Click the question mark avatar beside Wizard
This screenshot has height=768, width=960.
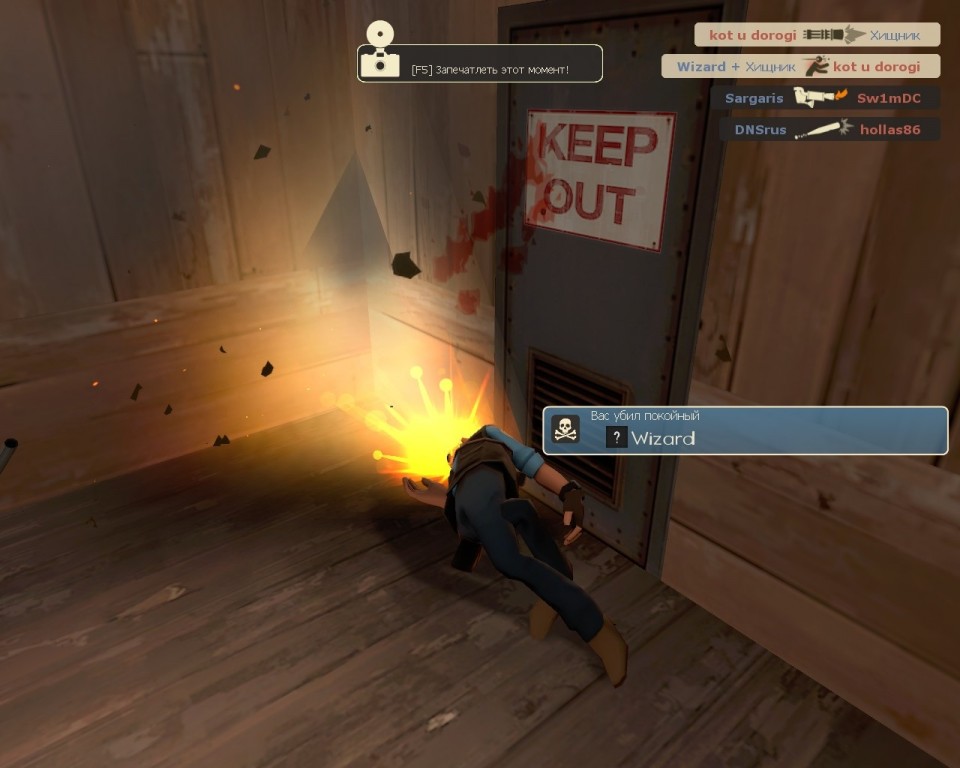(x=617, y=438)
